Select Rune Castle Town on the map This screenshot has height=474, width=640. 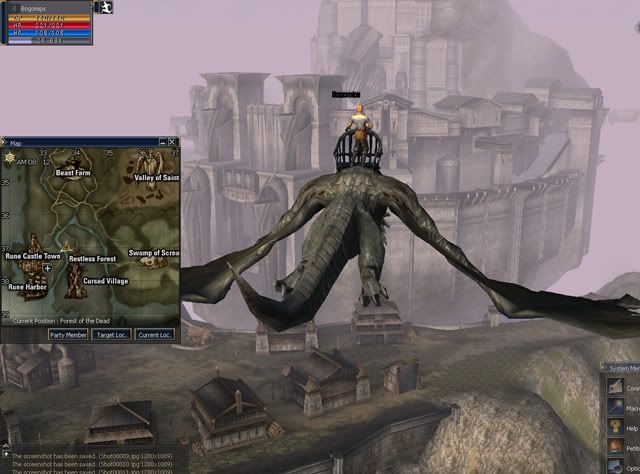[33, 257]
